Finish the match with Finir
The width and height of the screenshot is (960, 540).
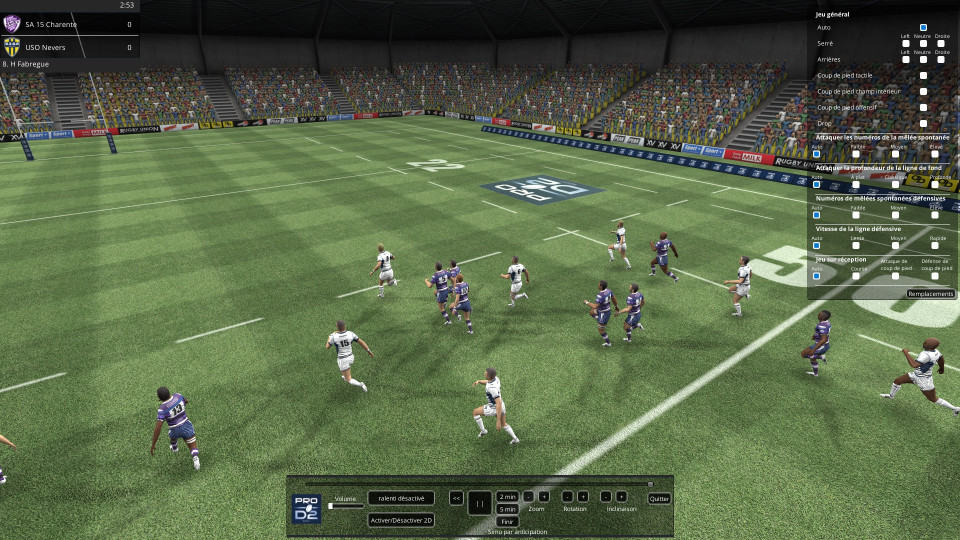coord(507,522)
